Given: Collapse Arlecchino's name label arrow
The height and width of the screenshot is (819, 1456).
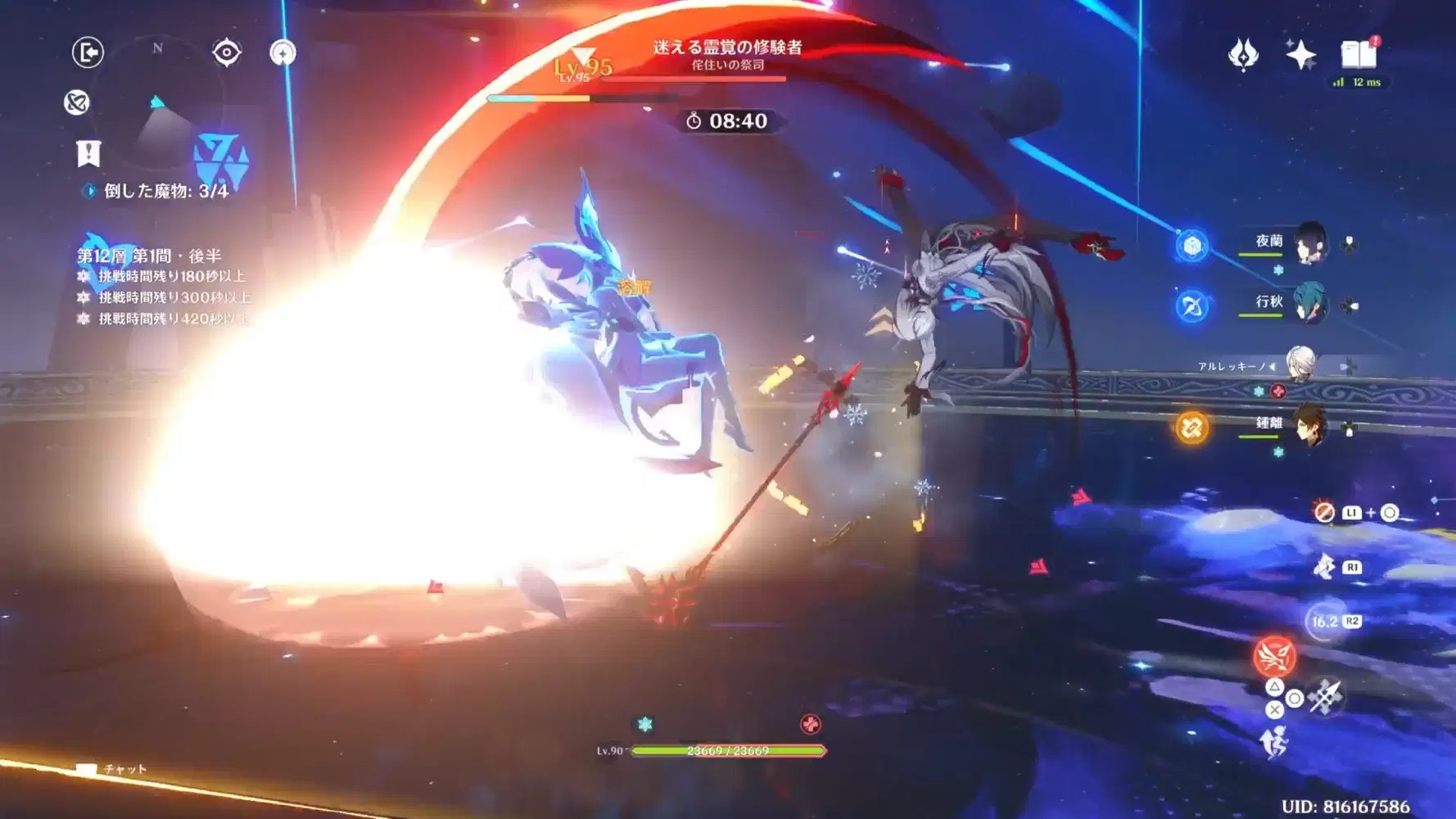Looking at the screenshot, I should pyautogui.click(x=1273, y=367).
